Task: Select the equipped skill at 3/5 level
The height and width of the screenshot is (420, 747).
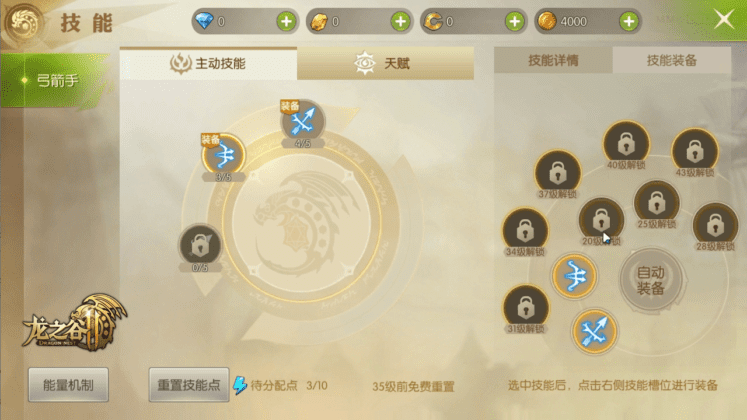Action: (x=224, y=154)
